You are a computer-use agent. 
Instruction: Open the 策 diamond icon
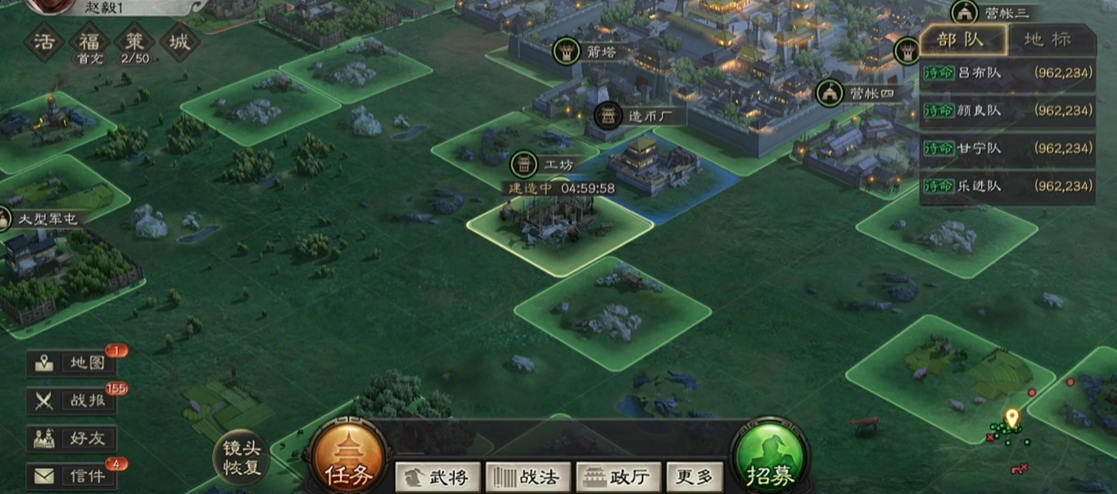coord(134,43)
